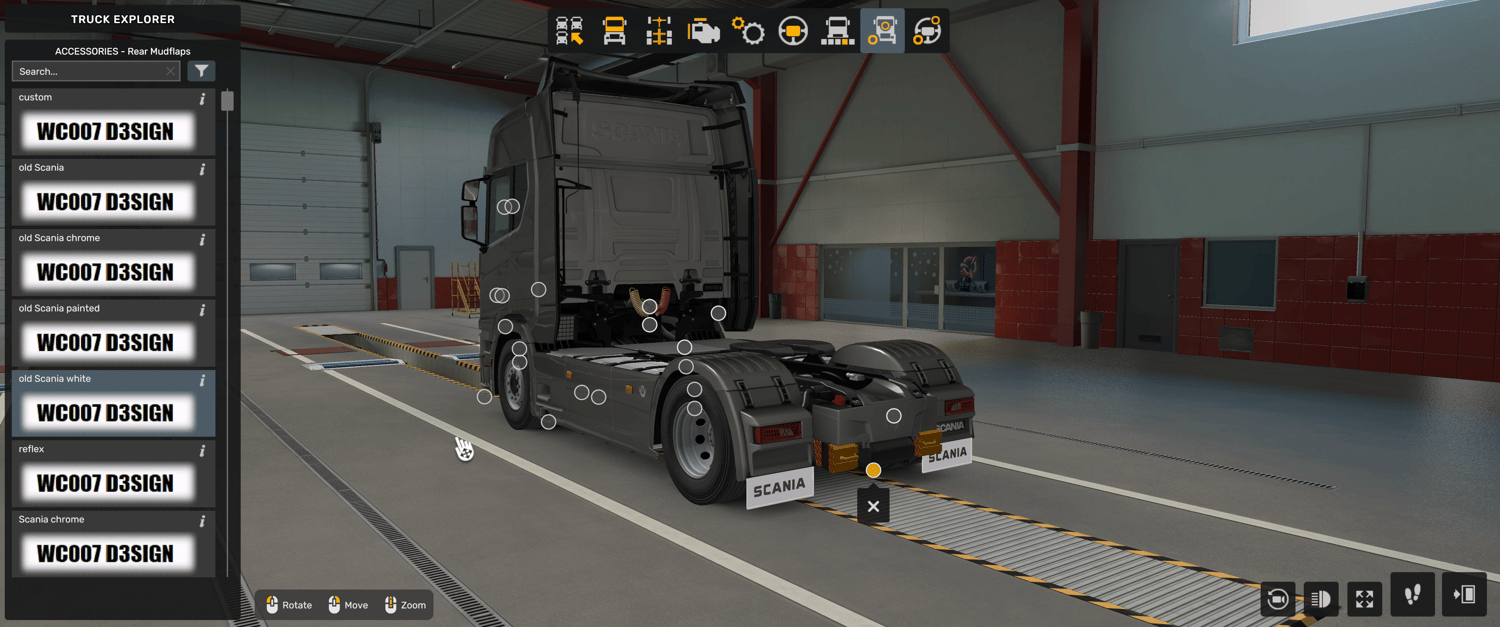1500x627 pixels.
Task: Close the selected accessory slot with the X
Action: (x=873, y=507)
